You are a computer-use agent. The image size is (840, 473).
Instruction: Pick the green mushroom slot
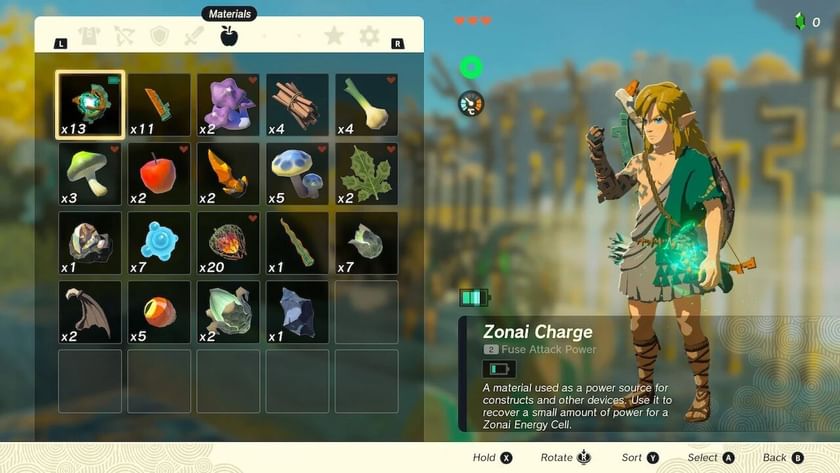[90, 173]
